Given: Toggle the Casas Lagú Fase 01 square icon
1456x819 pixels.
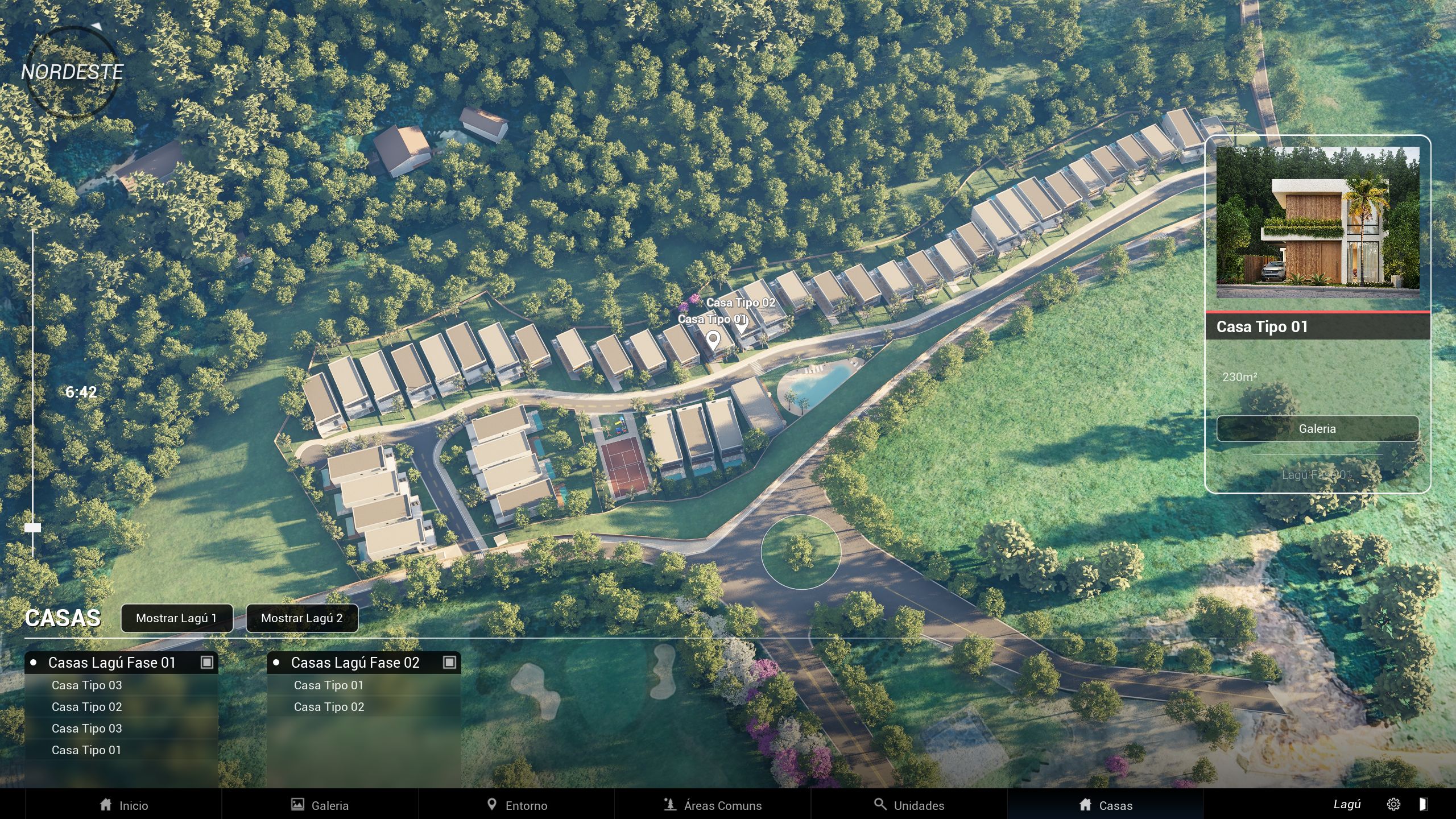Looking at the screenshot, I should tap(207, 663).
